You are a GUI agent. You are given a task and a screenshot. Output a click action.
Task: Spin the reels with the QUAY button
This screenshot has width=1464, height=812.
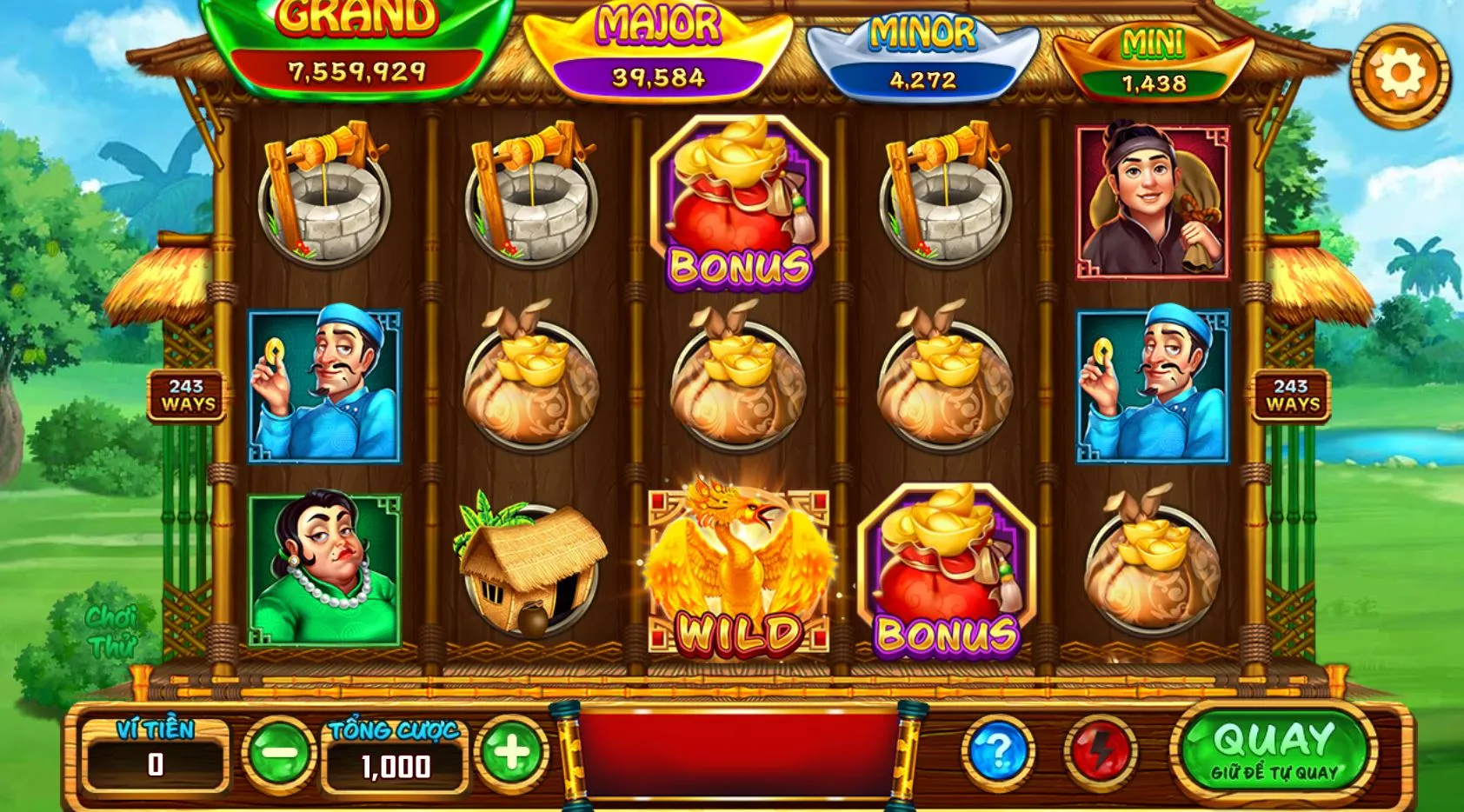[1274, 751]
